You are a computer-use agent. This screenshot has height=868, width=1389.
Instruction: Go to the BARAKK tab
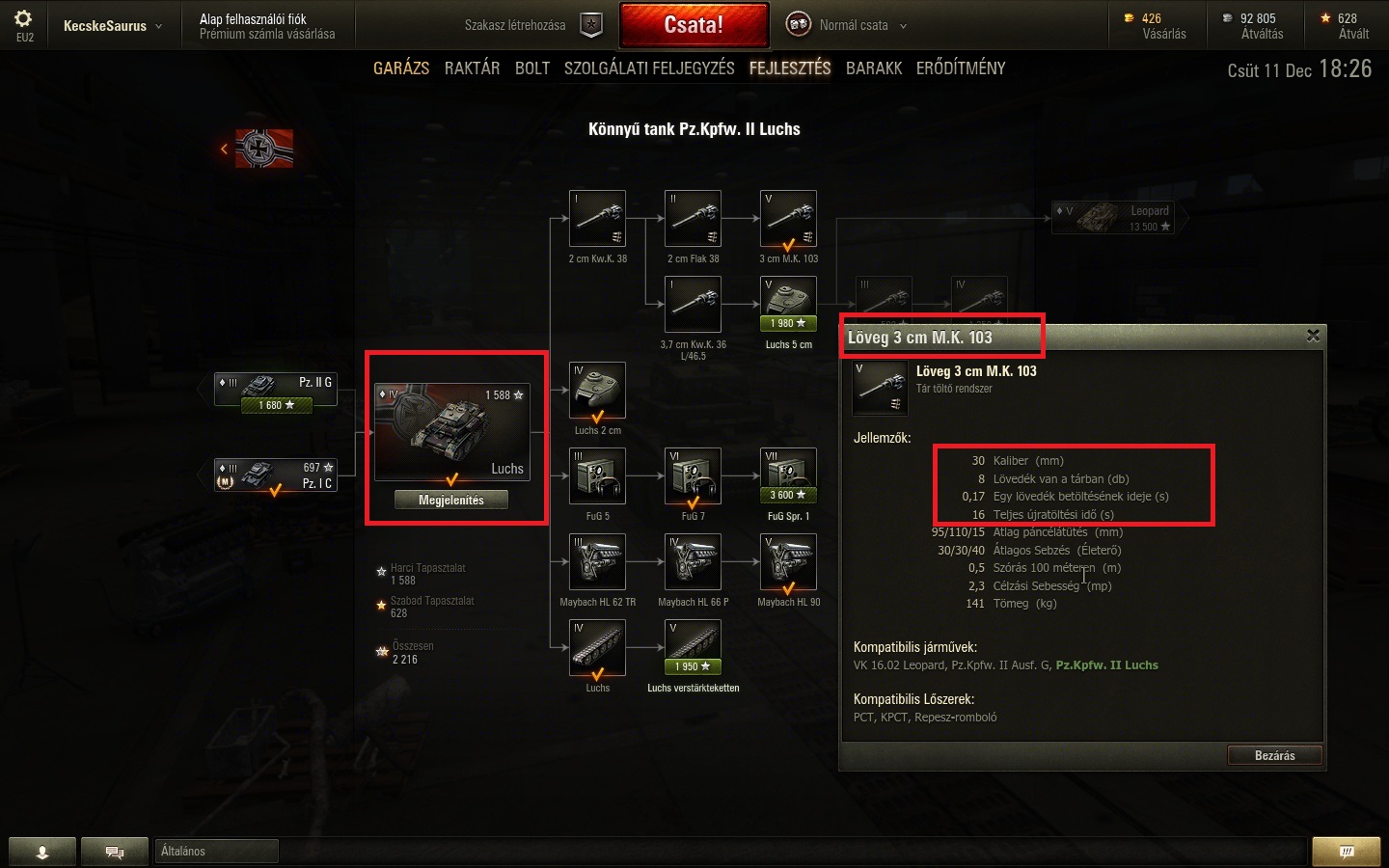[874, 68]
